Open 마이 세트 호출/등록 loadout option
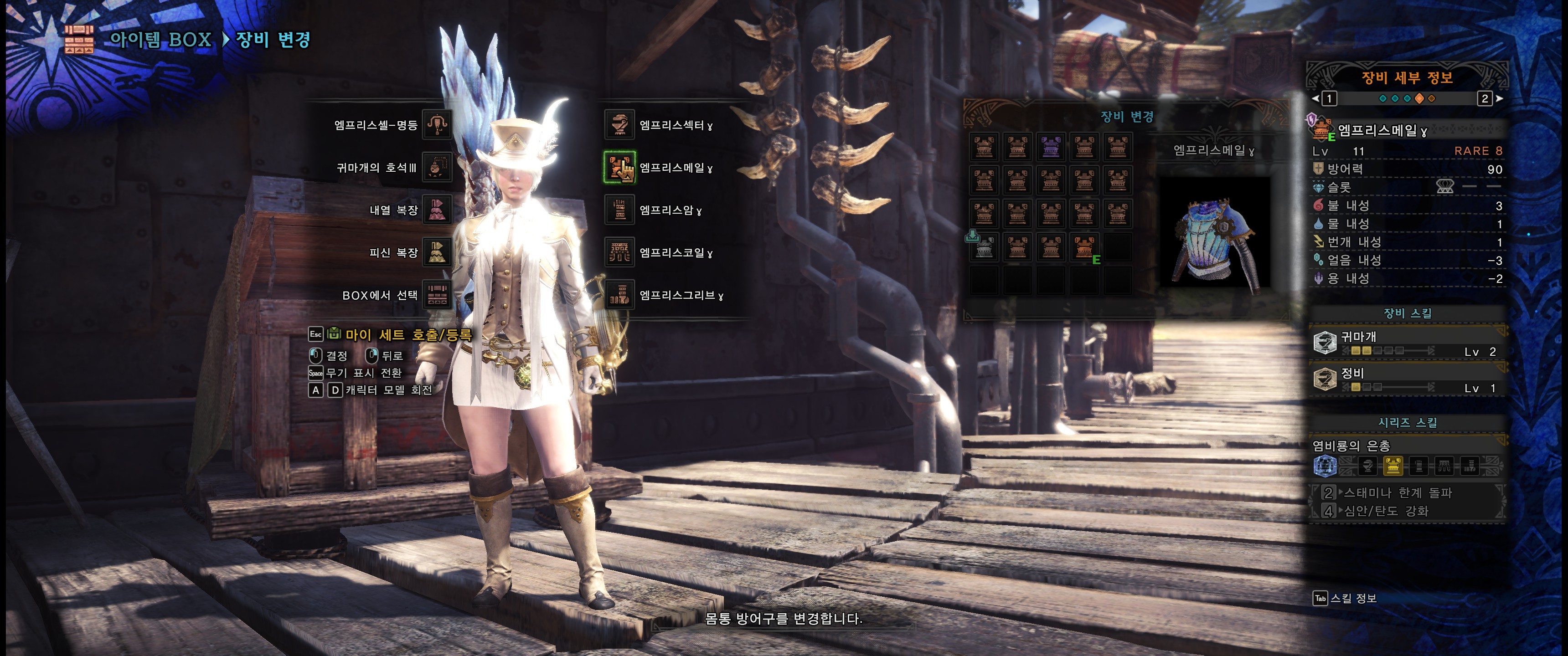1568x656 pixels. tap(408, 335)
